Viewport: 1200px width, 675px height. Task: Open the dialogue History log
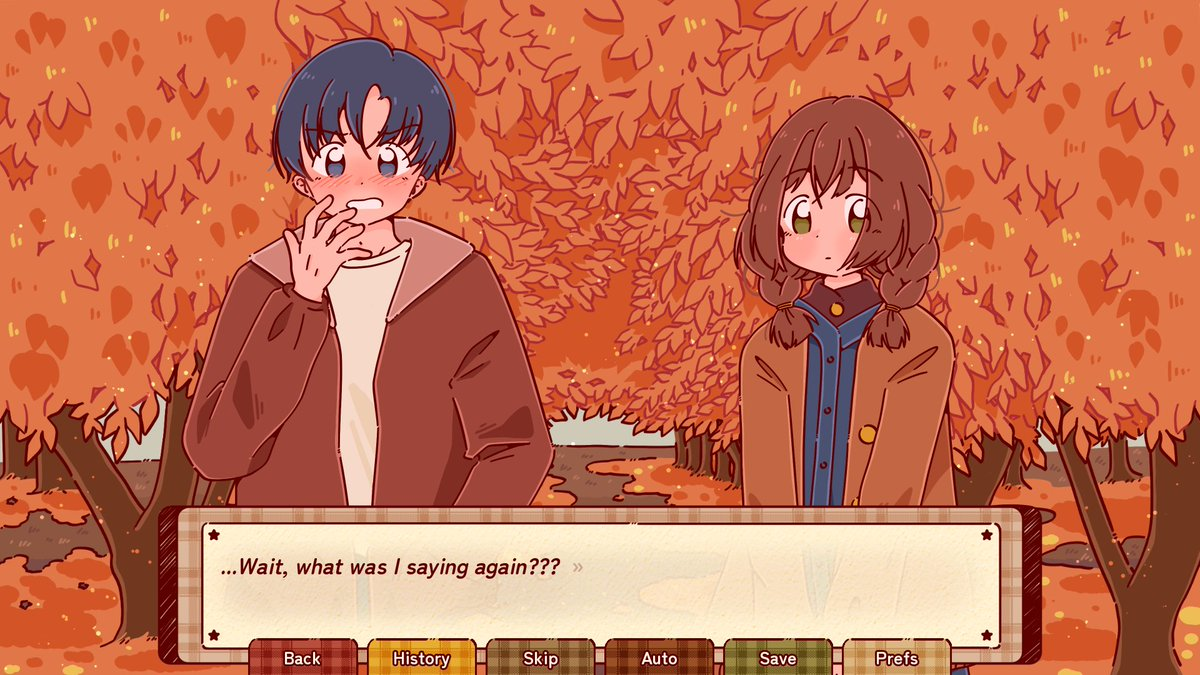(421, 658)
